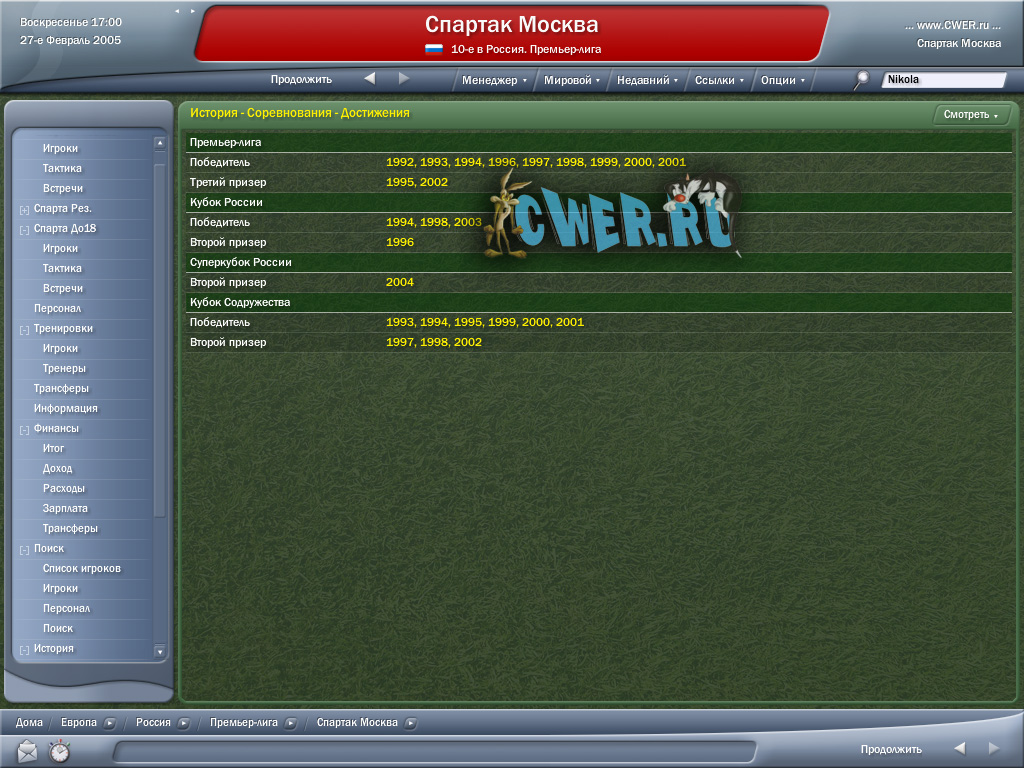
Task: Open the envelope mail icon
Action: pos(27,751)
